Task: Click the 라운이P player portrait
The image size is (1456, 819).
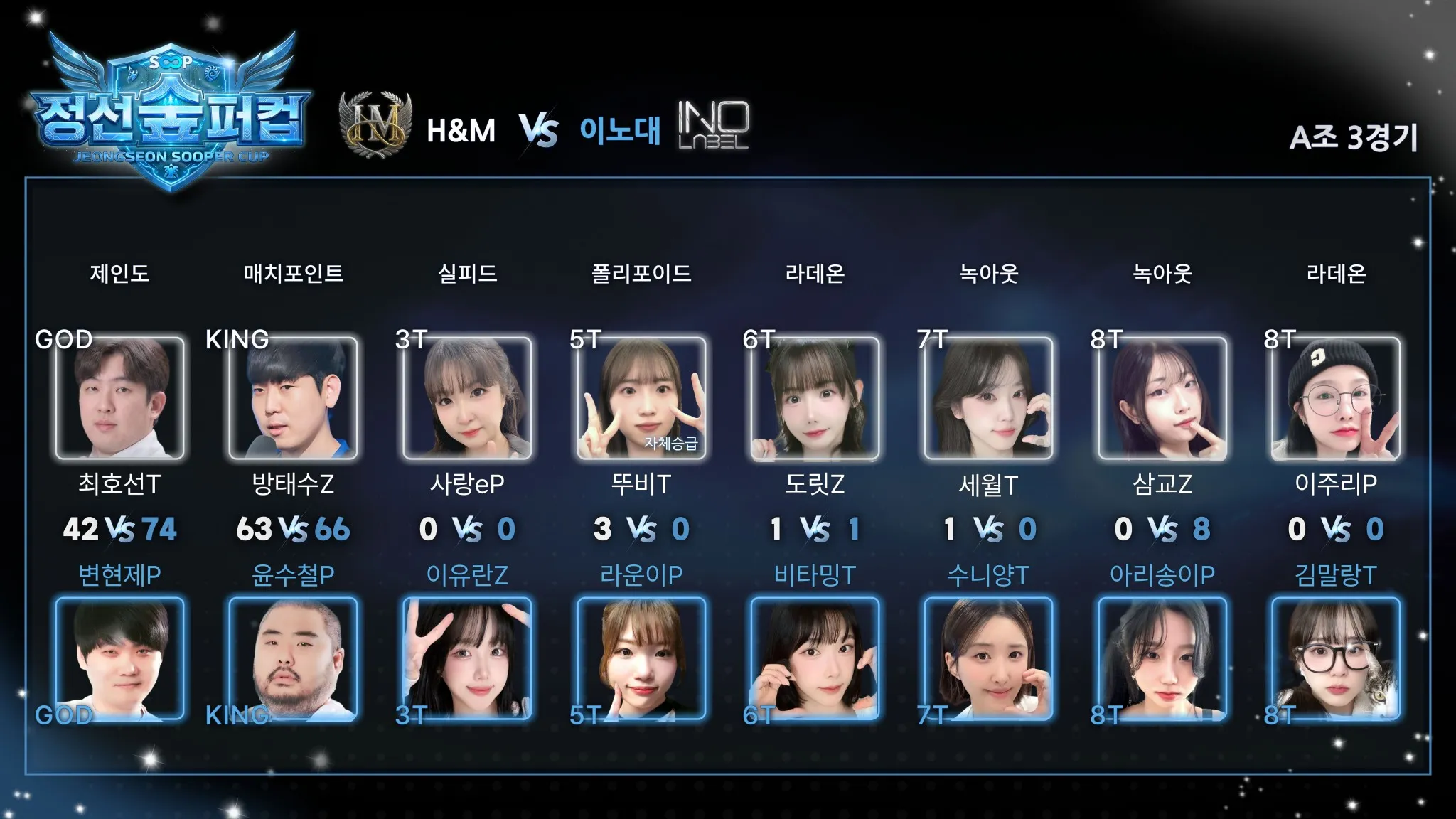Action: click(x=641, y=658)
